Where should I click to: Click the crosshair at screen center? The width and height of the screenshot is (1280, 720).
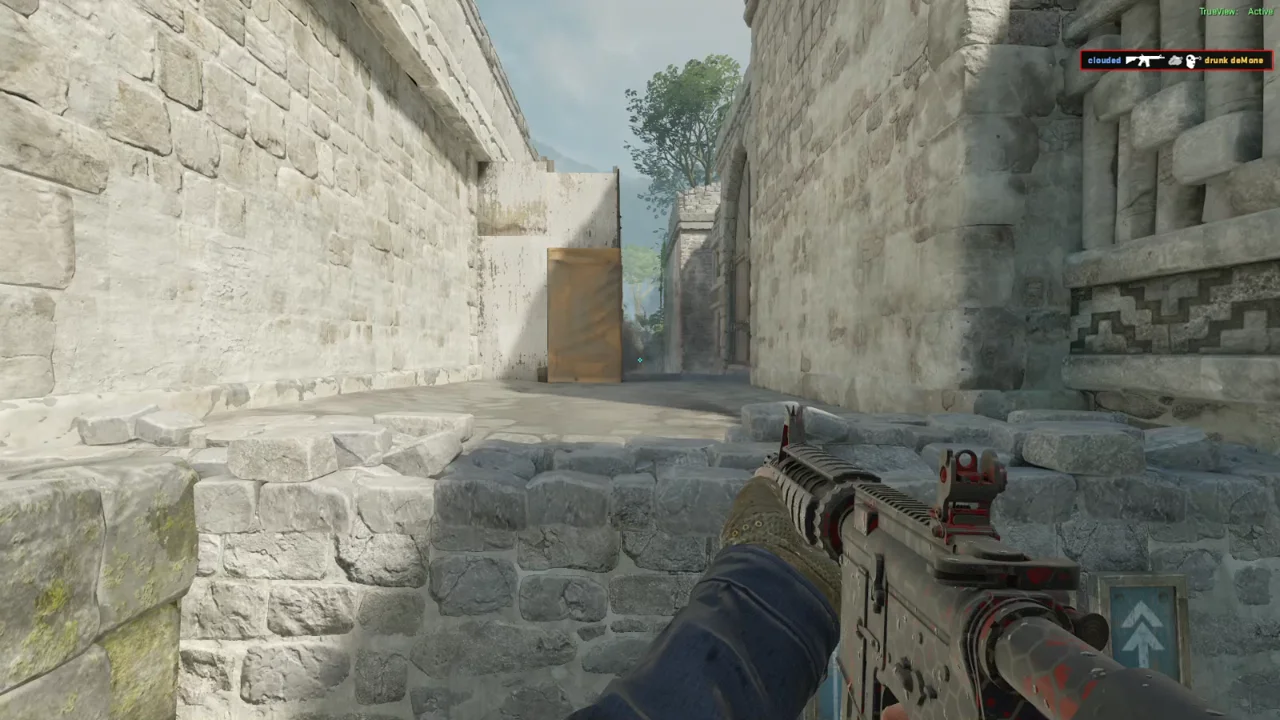pyautogui.click(x=640, y=360)
